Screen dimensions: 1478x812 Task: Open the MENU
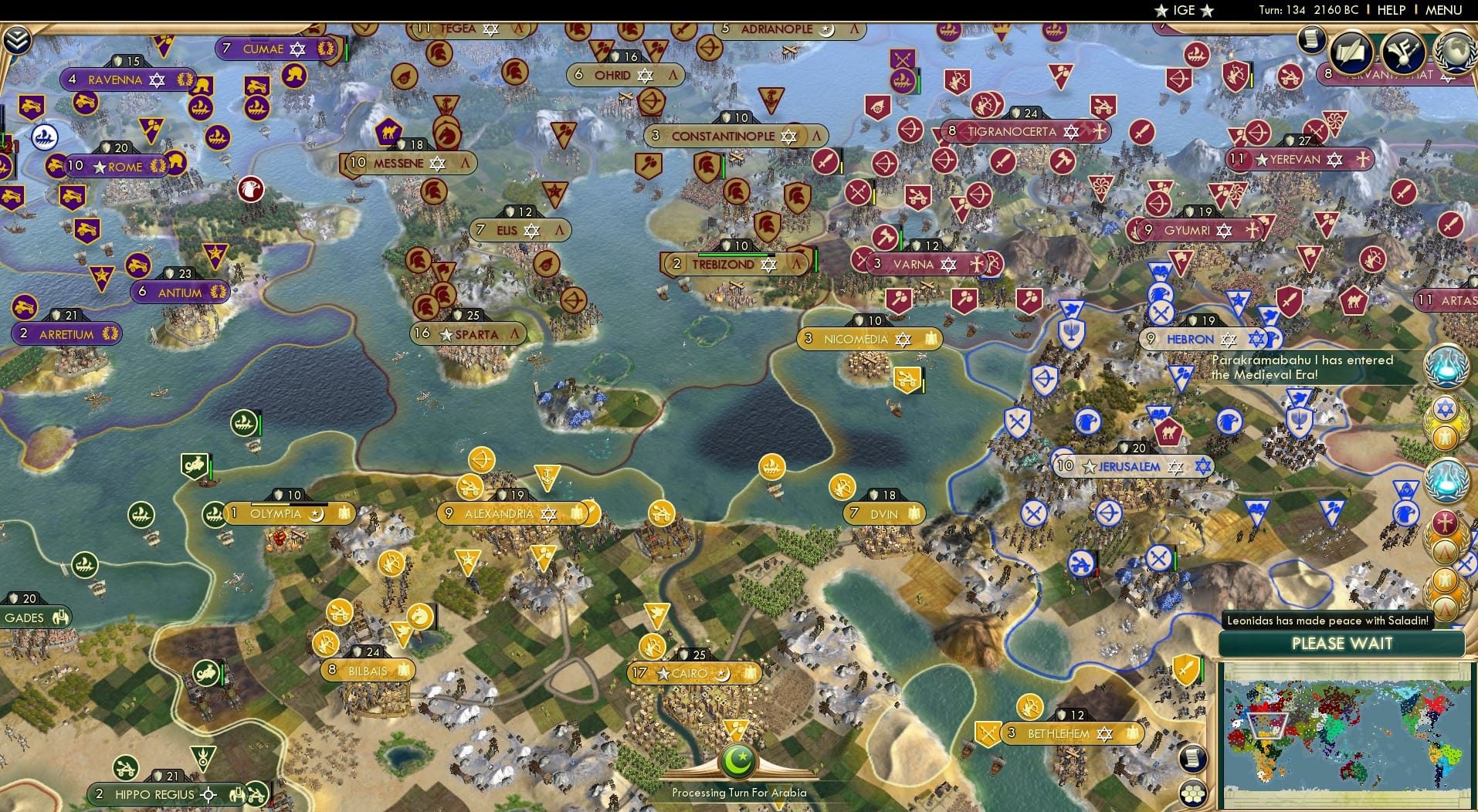coord(1443,10)
